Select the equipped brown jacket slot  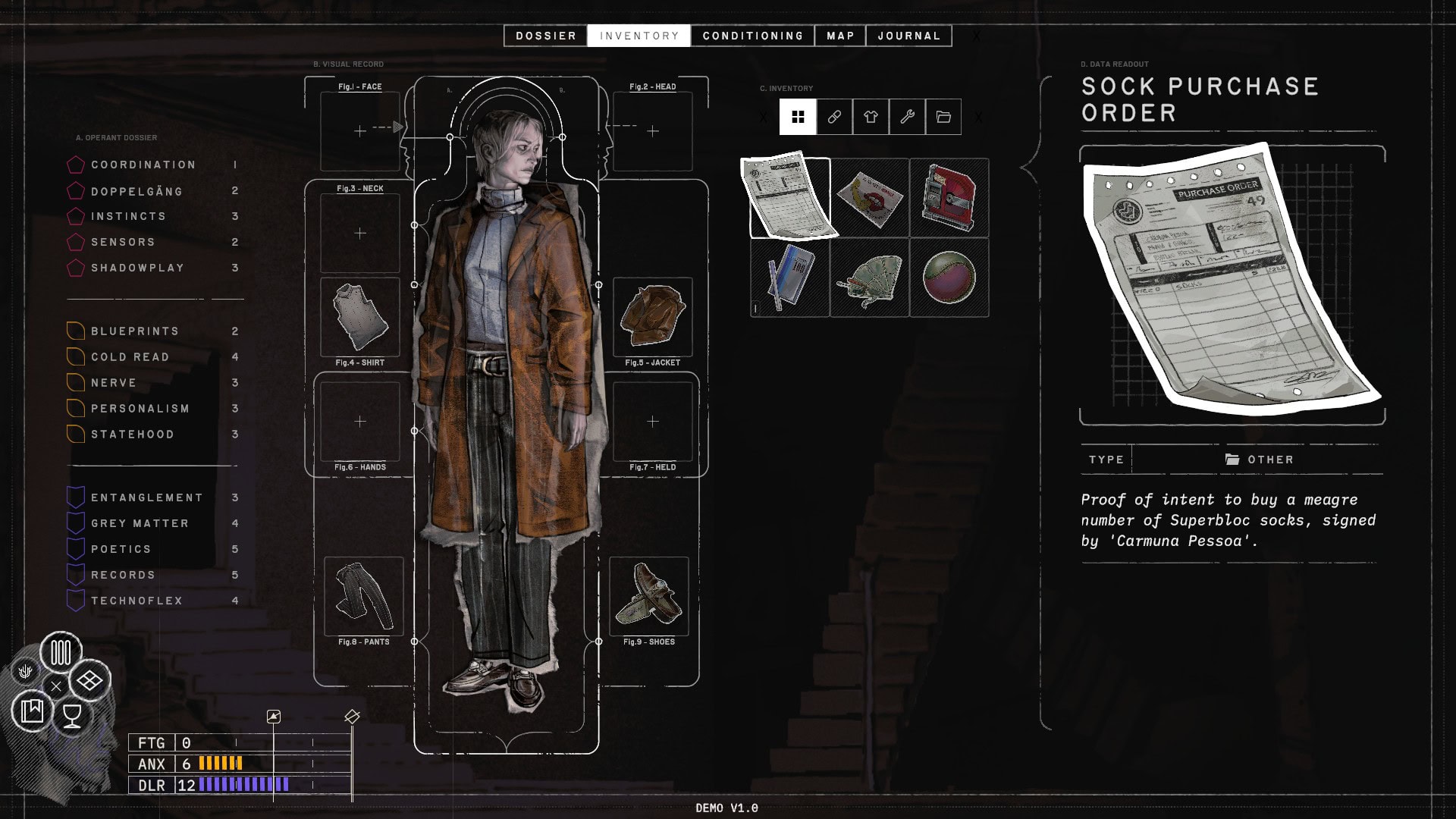point(652,317)
